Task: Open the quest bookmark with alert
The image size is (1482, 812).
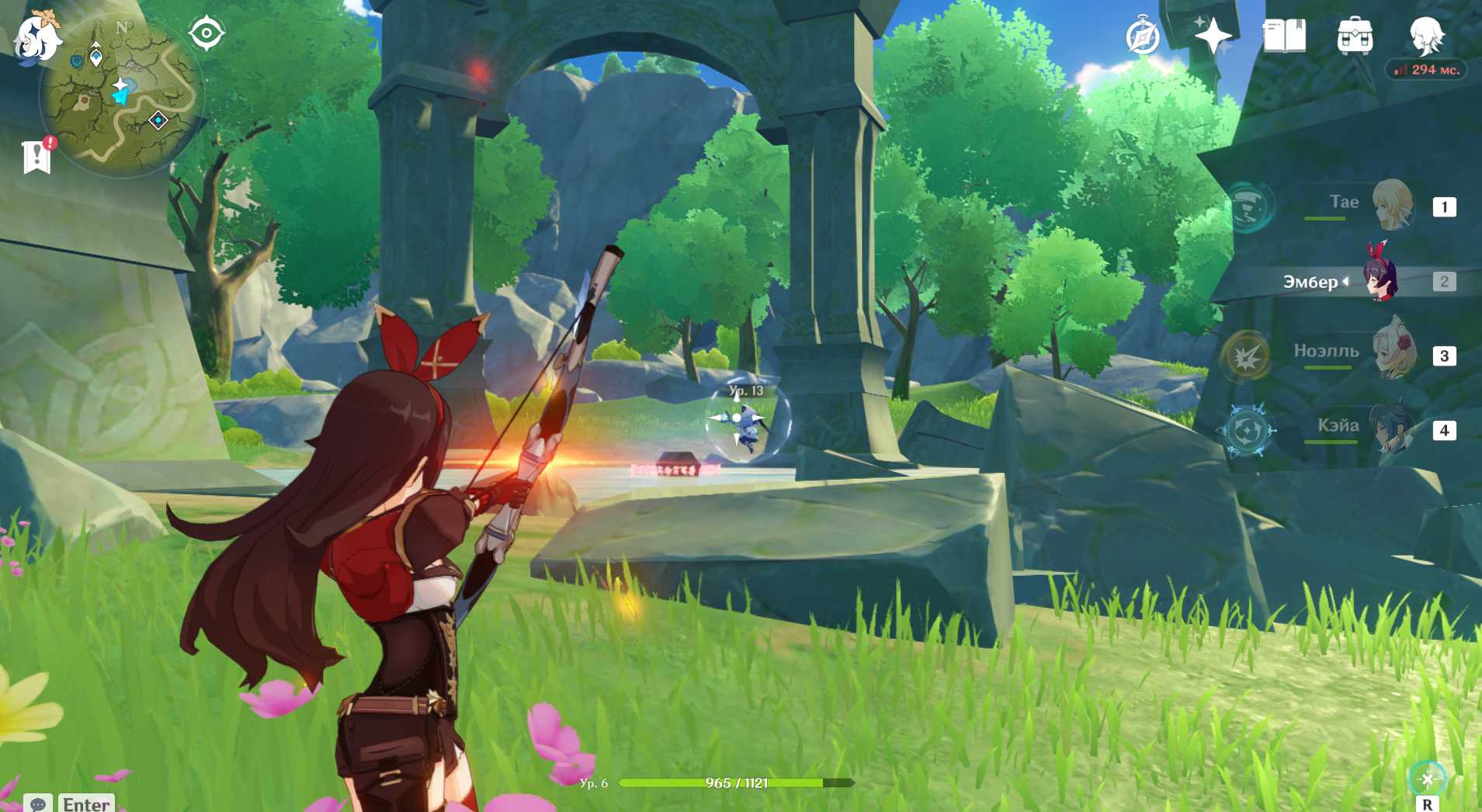Action: click(x=37, y=156)
